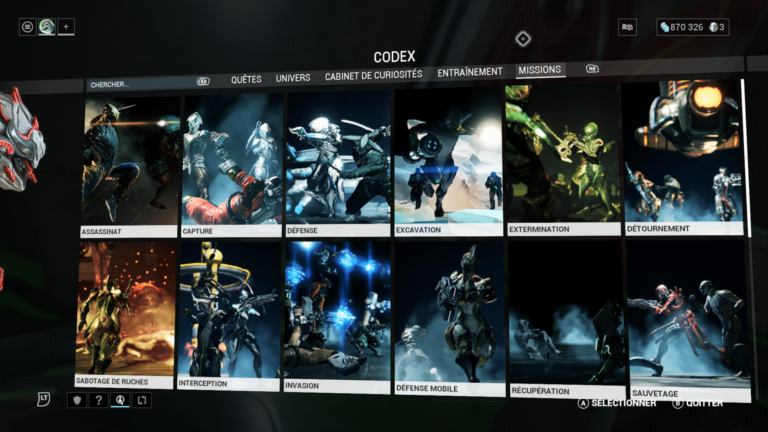
Task: Choose the Capture mission tile
Action: [232, 165]
